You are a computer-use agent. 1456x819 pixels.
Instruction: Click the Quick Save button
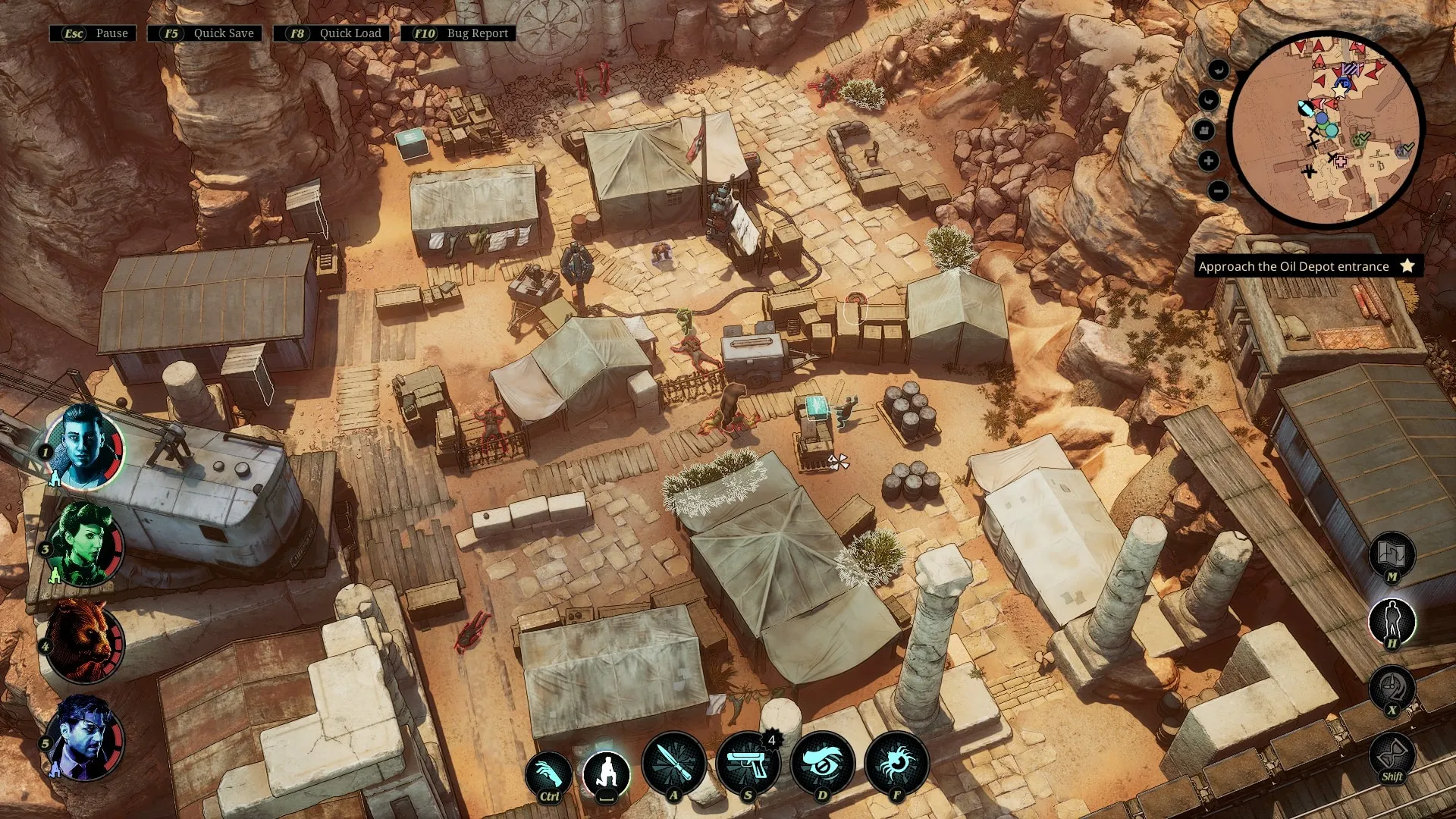[x=206, y=33]
